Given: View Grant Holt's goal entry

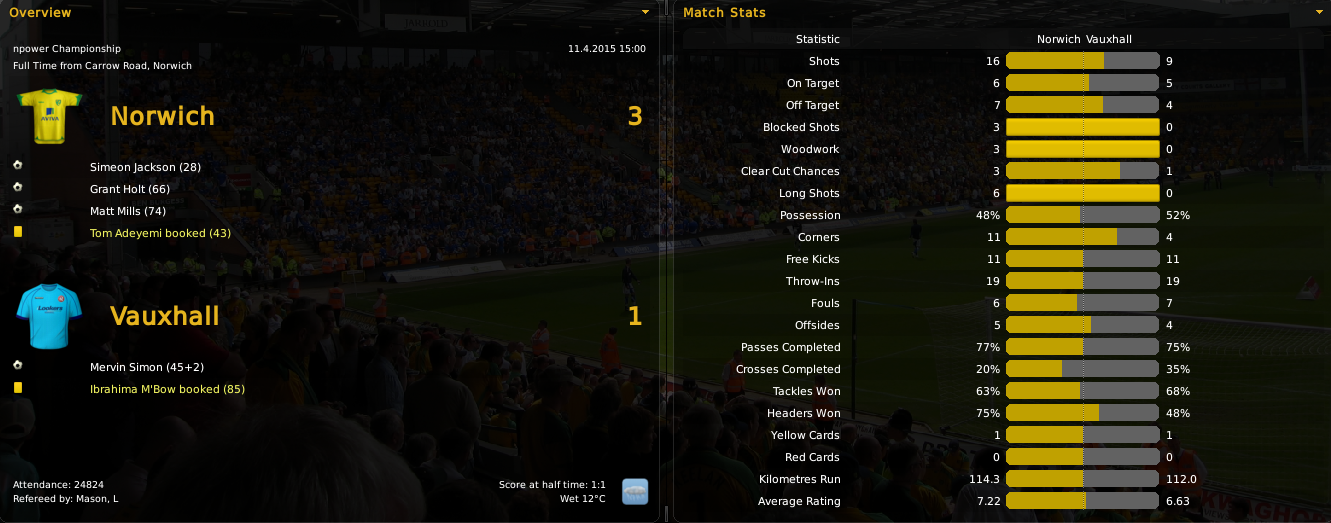Looking at the screenshot, I should (130, 189).
